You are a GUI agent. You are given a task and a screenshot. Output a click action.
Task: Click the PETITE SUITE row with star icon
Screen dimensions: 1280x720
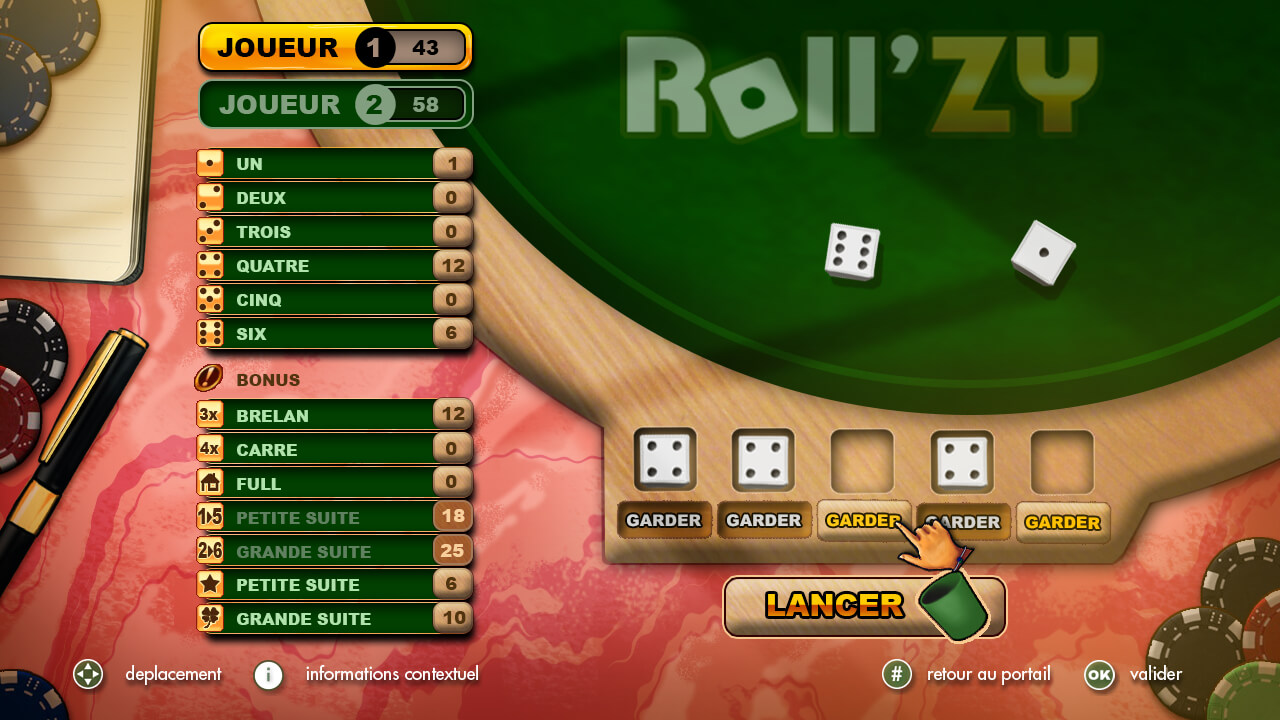point(334,585)
